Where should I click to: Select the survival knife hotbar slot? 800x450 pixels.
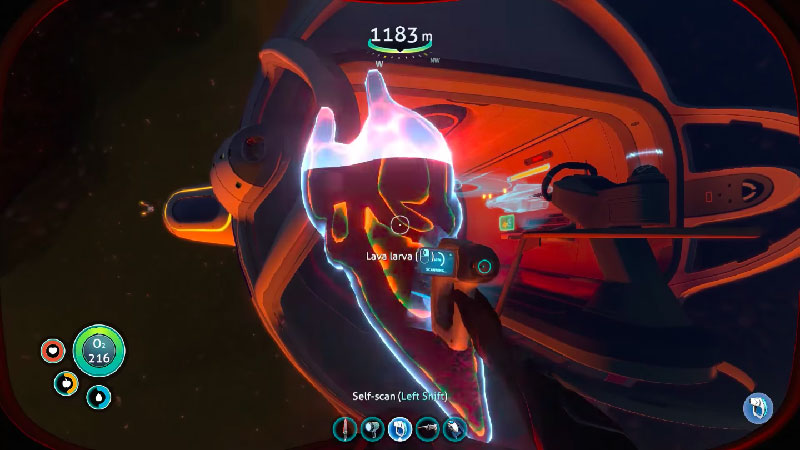click(344, 429)
